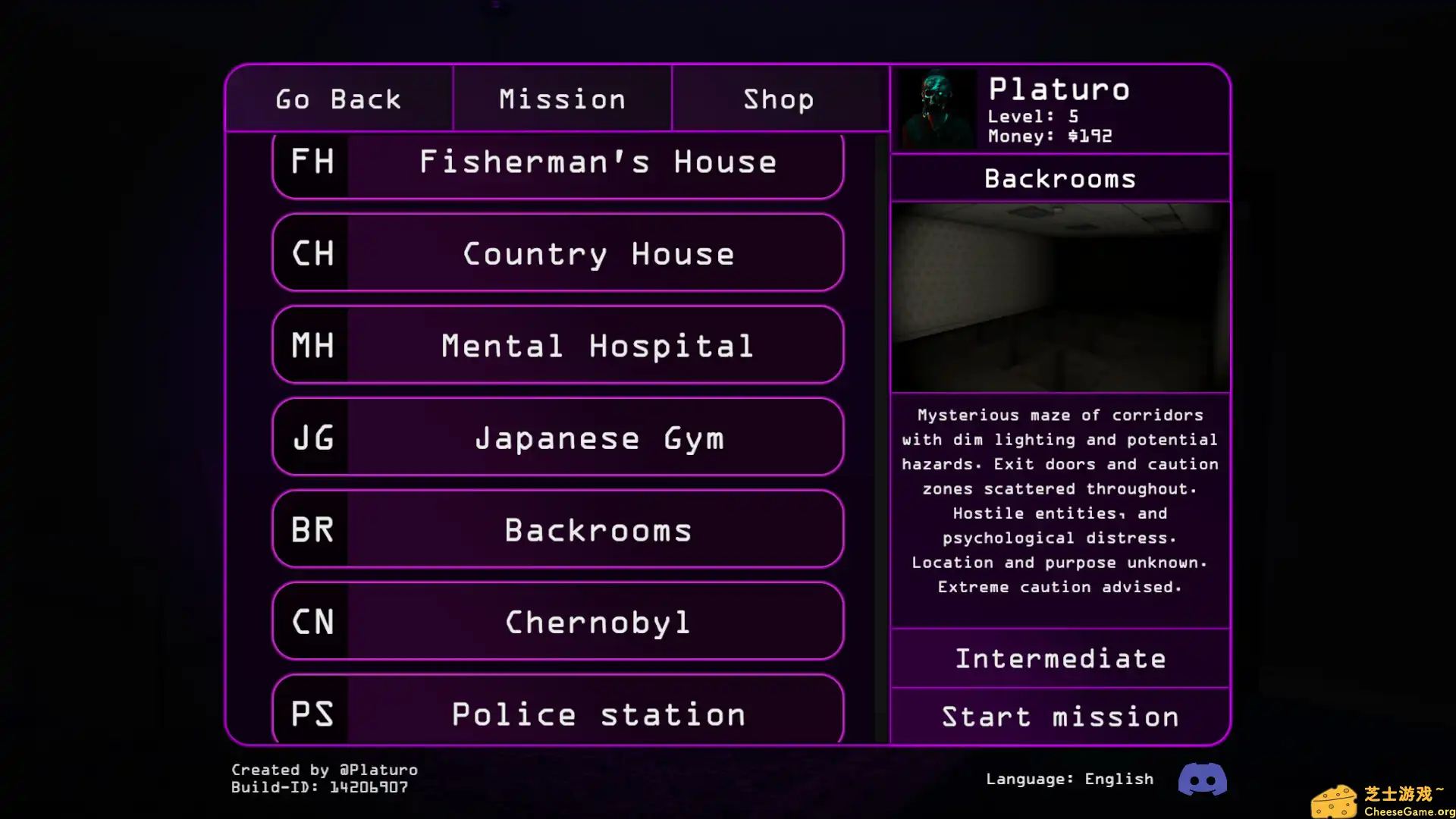
Task: Open the Language: English selector
Action: tap(1070, 778)
